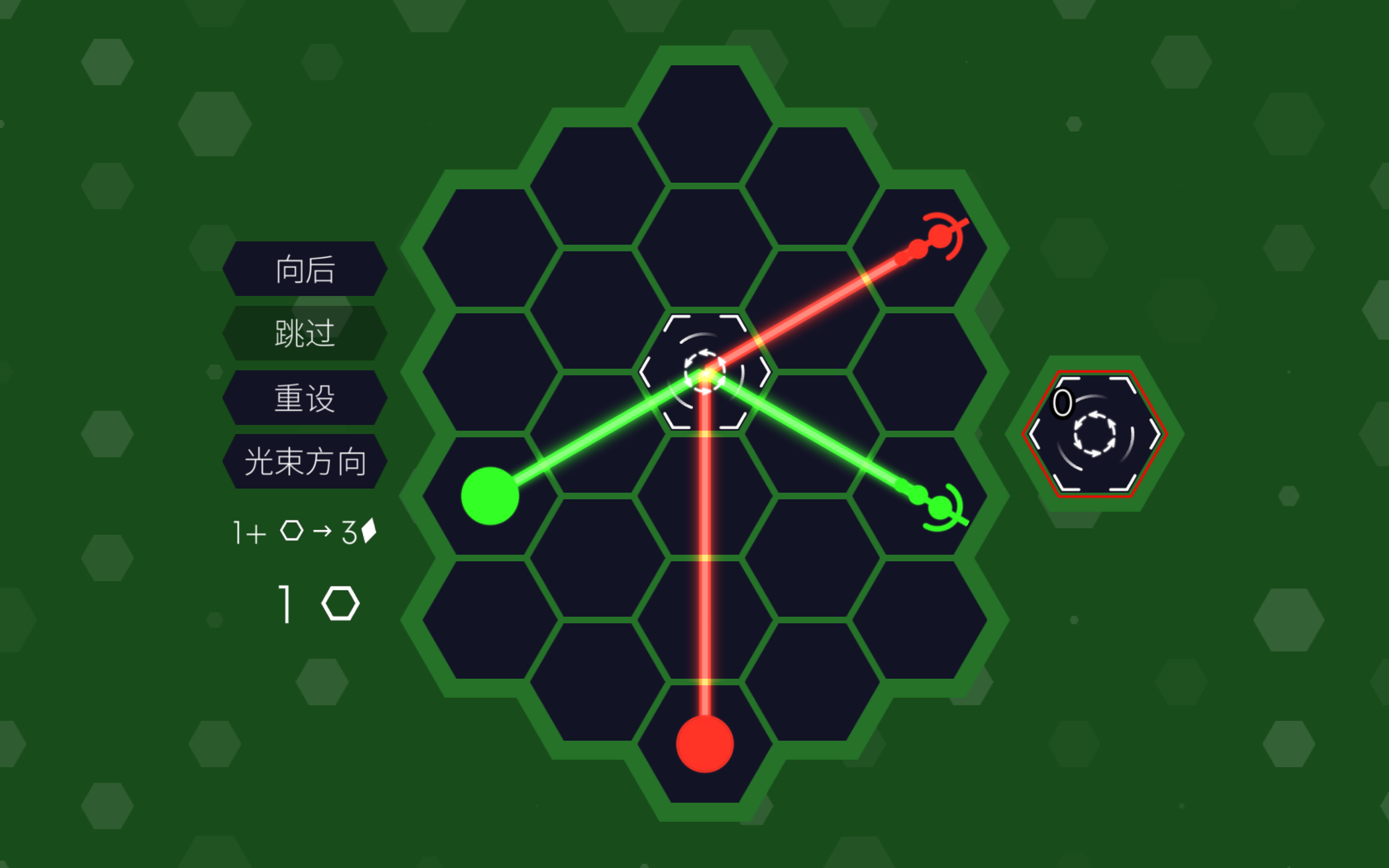Click the red light emitter tile
The image size is (1389, 868).
[x=705, y=744]
